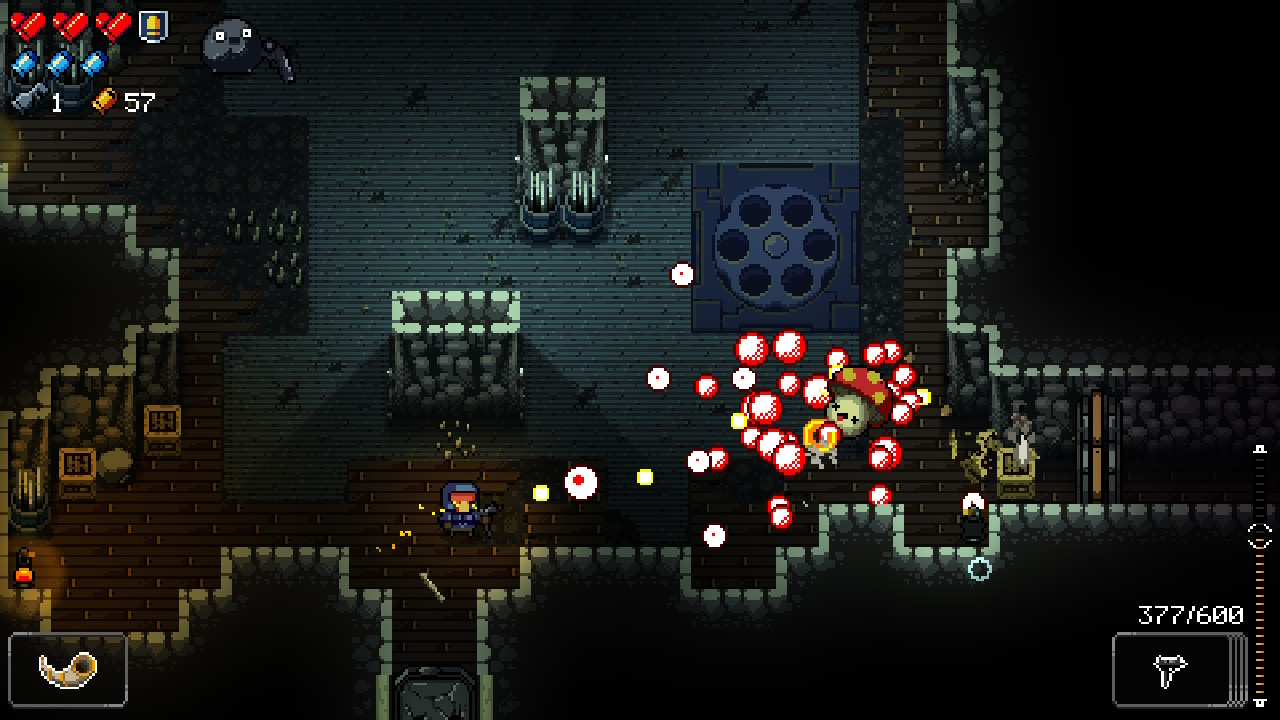The height and width of the screenshot is (720, 1280).
Task: Select the golden shell currency icon beside 57
Action: (x=104, y=100)
